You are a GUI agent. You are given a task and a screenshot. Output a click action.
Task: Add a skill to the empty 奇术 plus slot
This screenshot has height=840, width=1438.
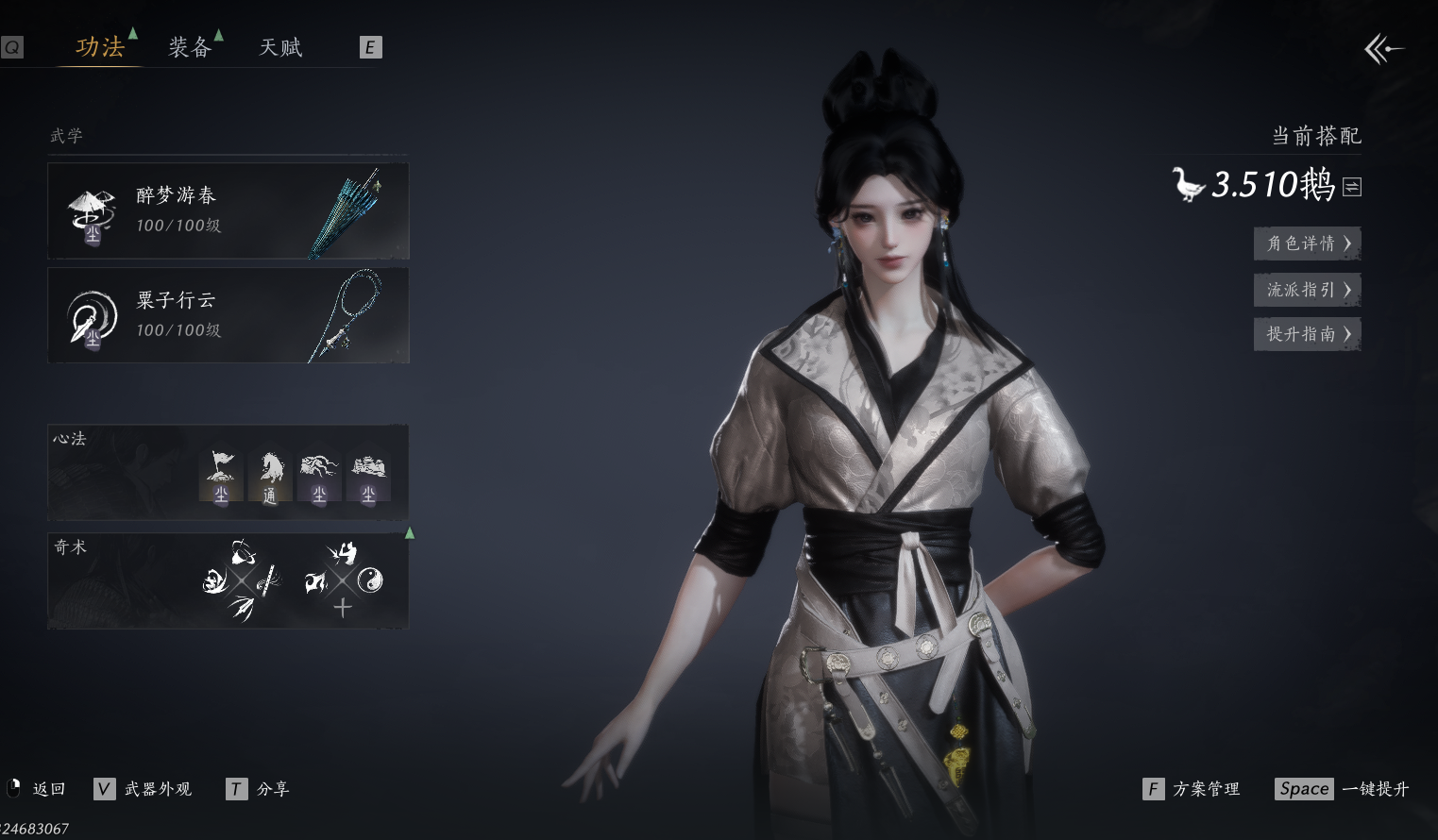[x=343, y=608]
